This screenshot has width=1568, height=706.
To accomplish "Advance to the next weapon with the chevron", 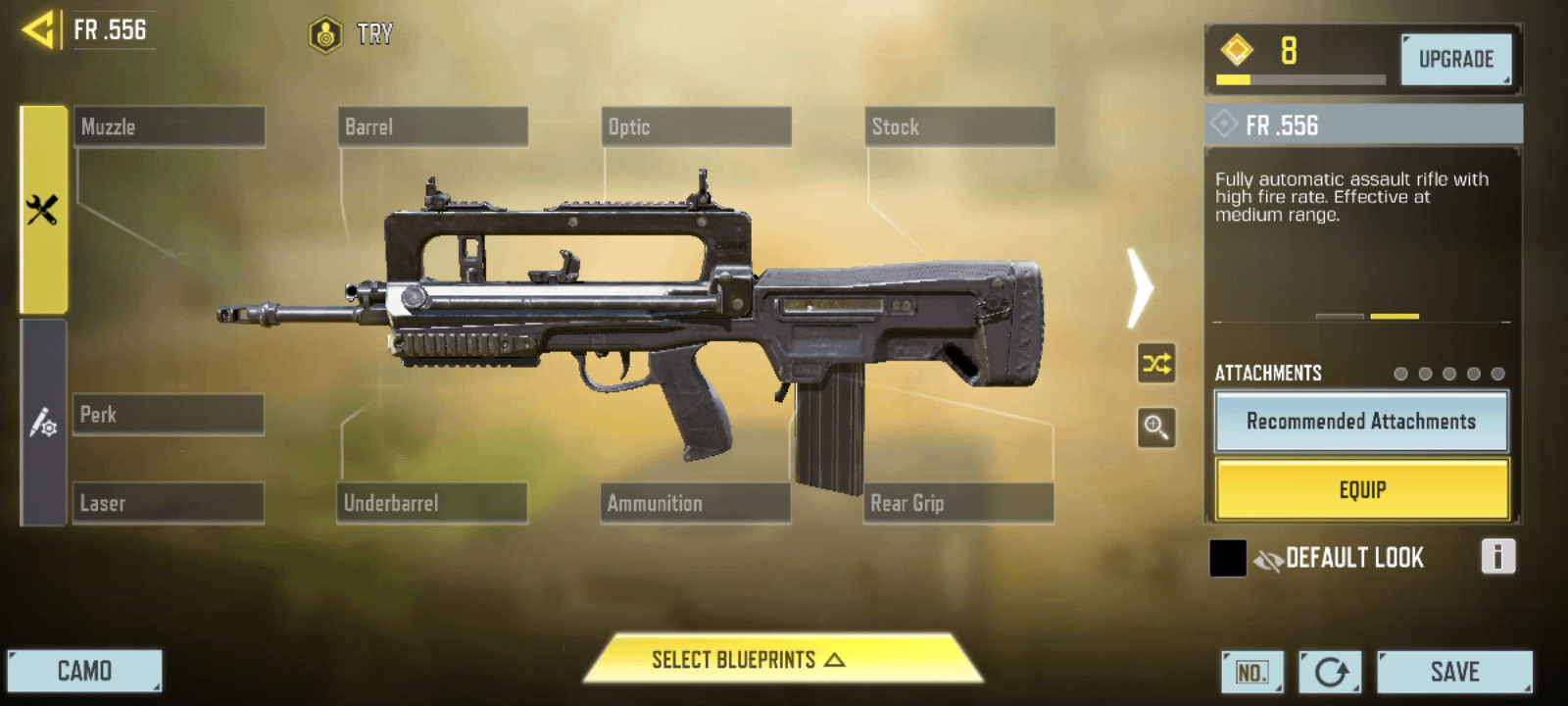I will (1140, 289).
